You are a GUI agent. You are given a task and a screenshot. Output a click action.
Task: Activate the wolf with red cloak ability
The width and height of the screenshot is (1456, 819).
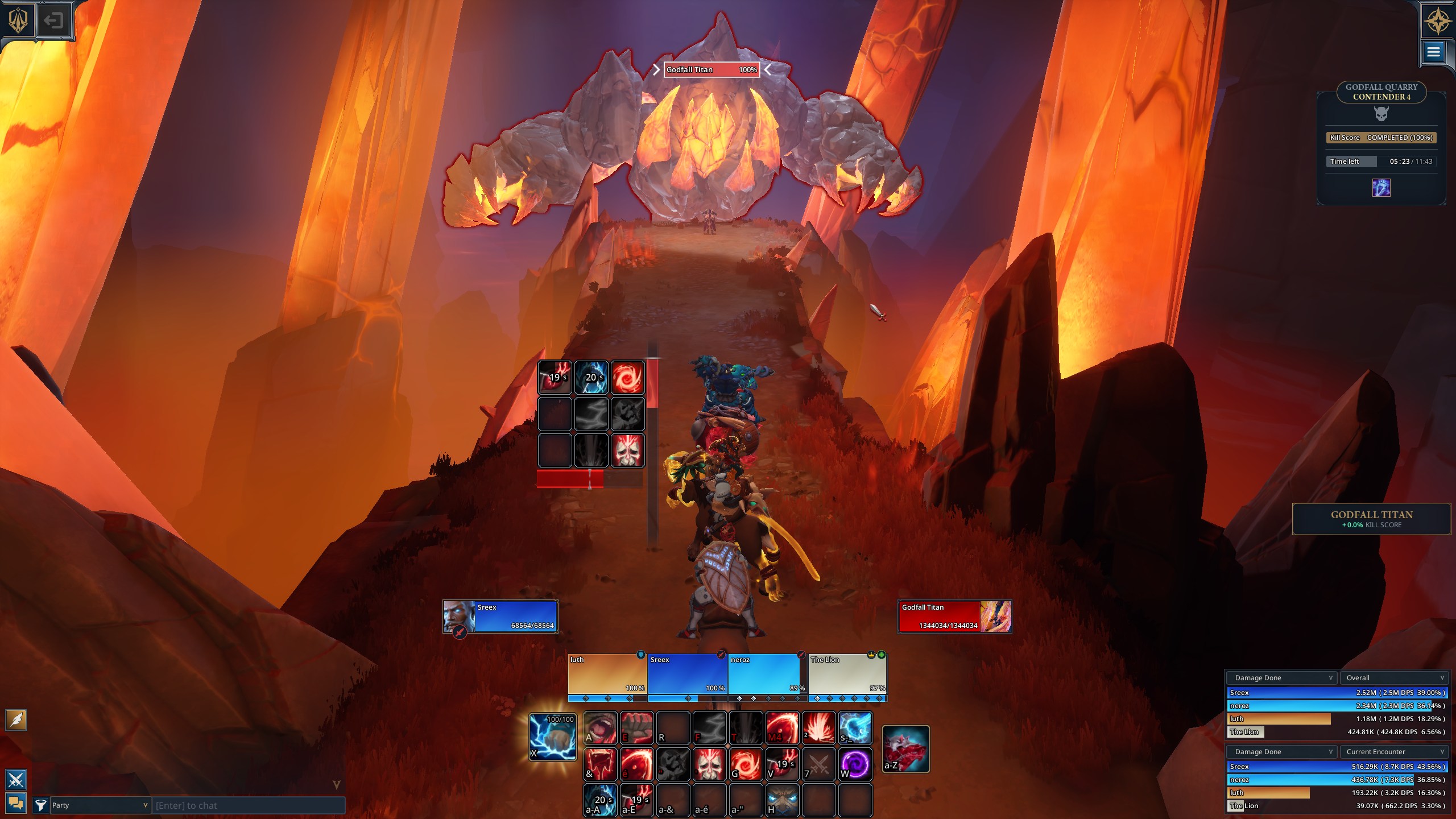905,748
